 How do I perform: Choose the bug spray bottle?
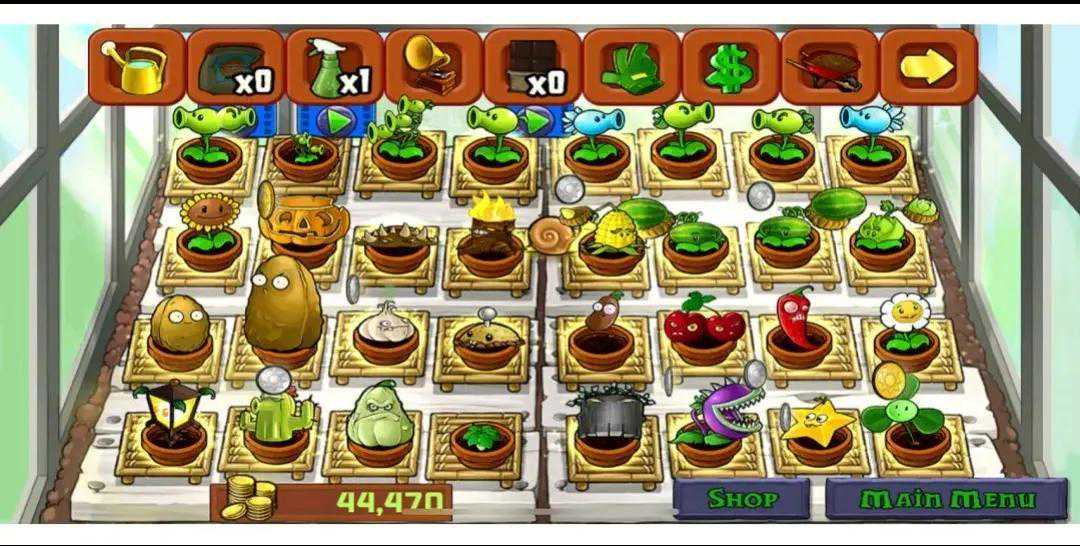coord(335,67)
